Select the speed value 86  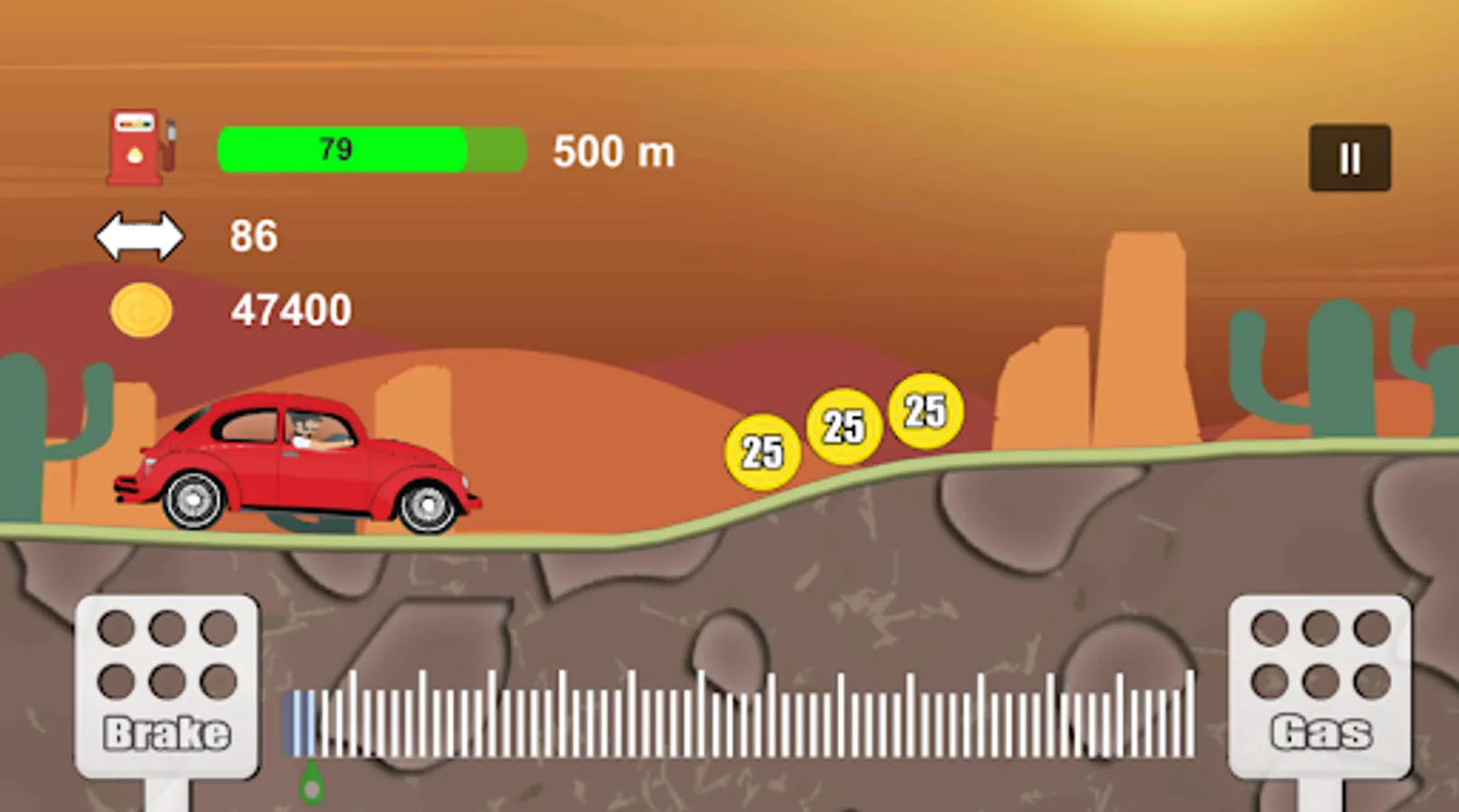coord(255,235)
